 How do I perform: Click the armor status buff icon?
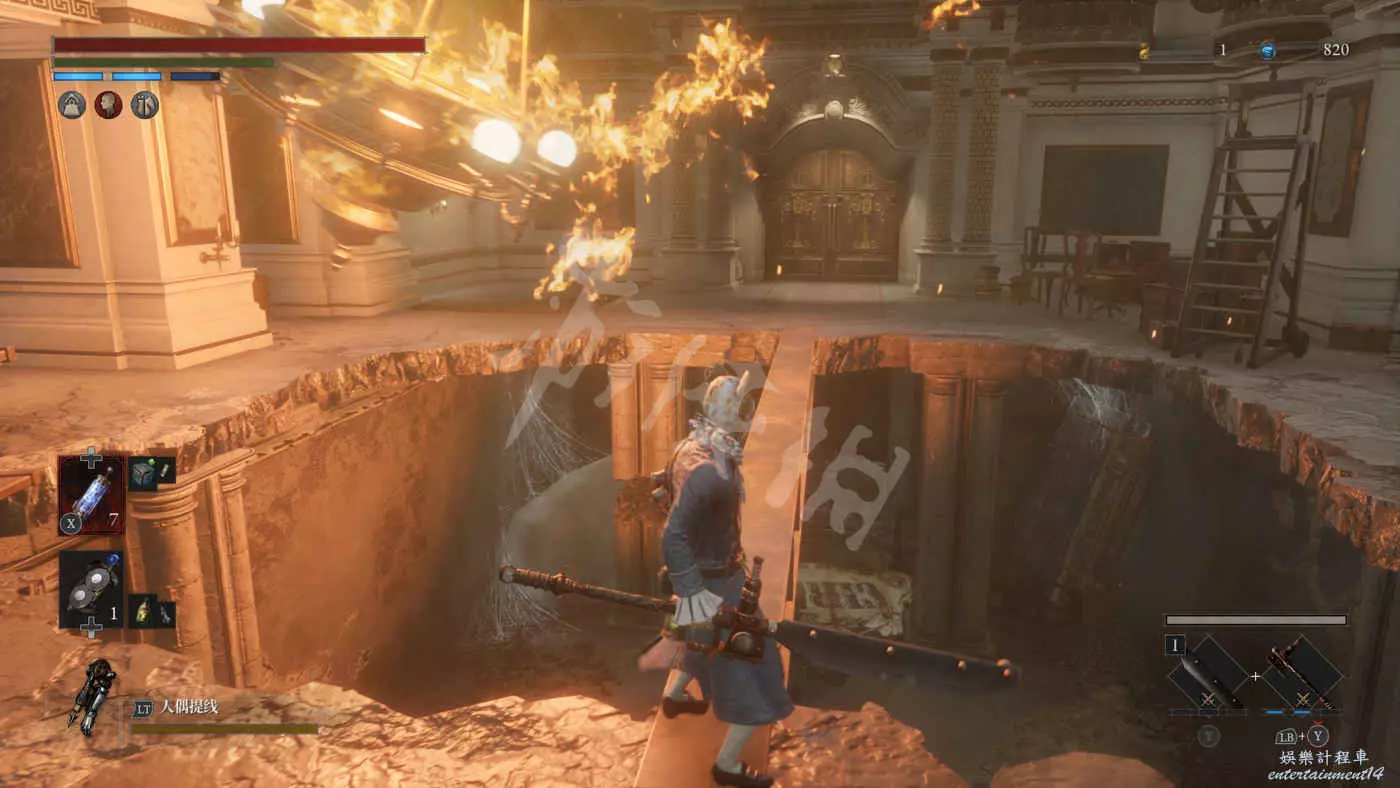(x=145, y=105)
